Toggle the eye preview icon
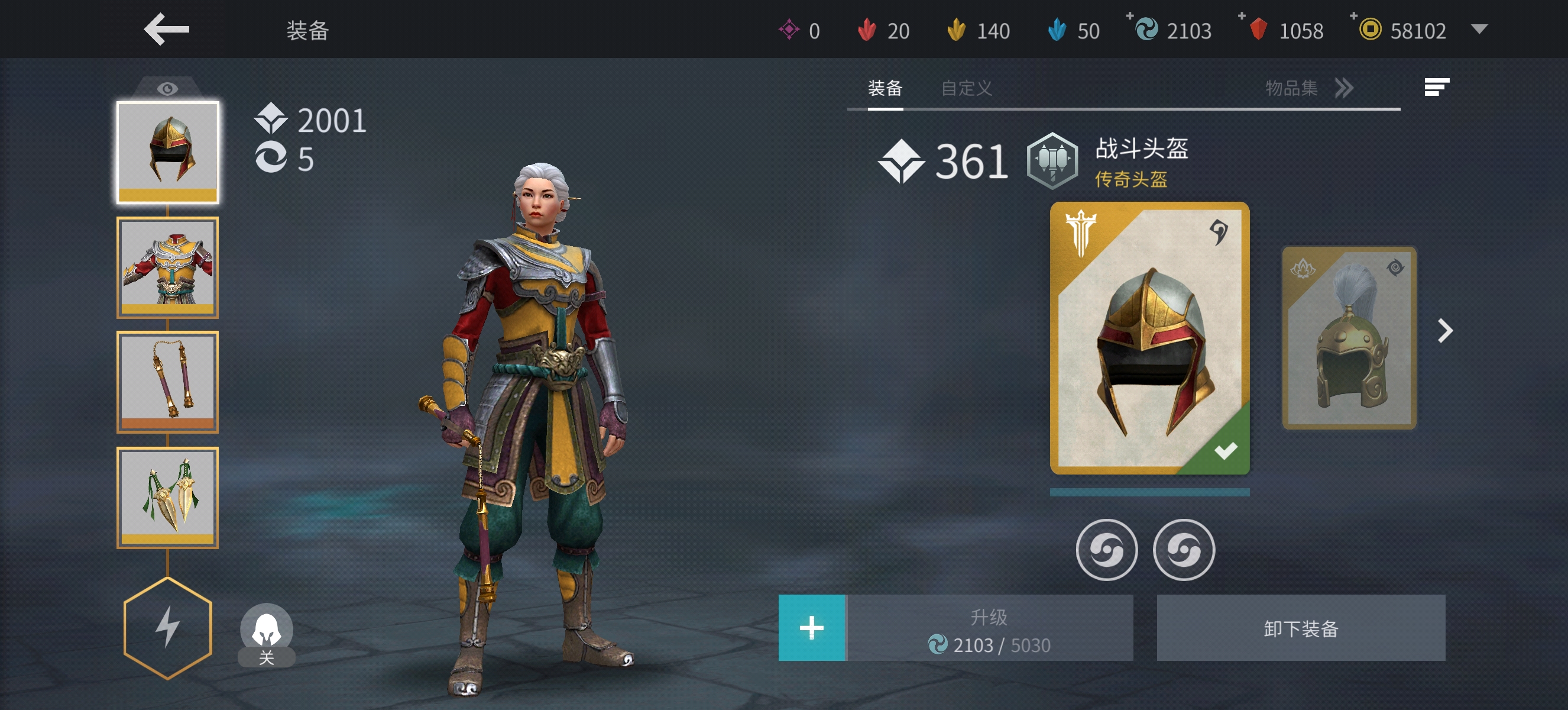The image size is (1568, 710). pos(167,89)
